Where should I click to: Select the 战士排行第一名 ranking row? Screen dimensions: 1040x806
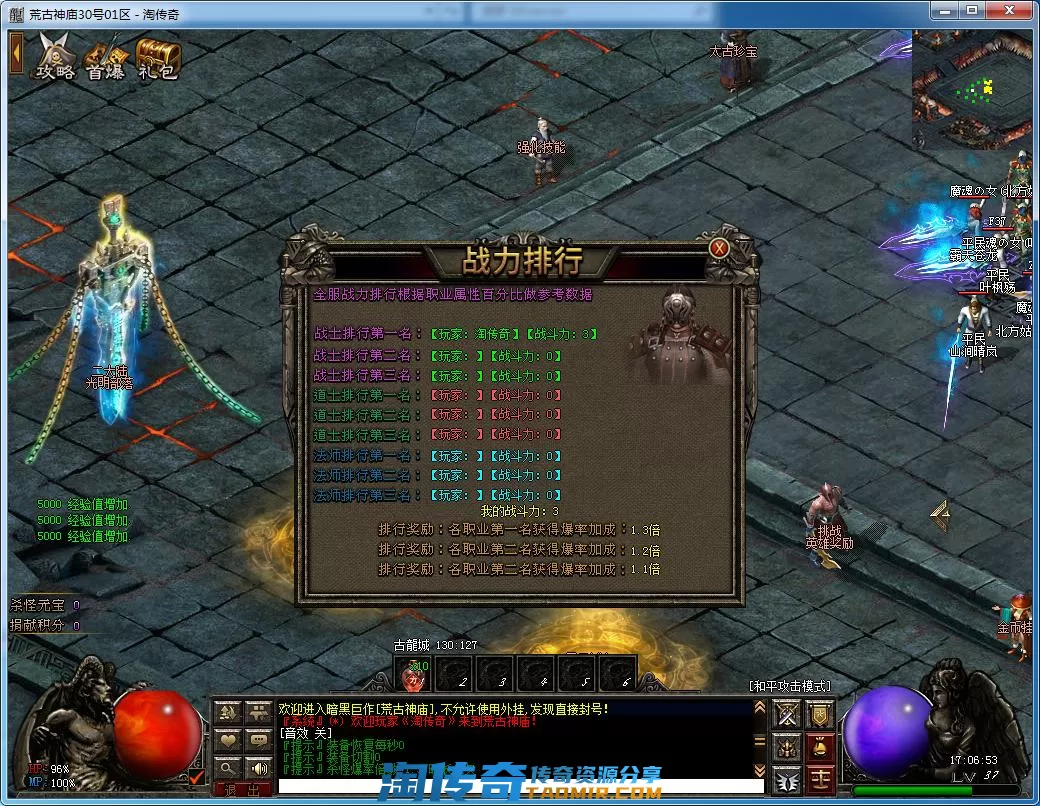tap(456, 335)
